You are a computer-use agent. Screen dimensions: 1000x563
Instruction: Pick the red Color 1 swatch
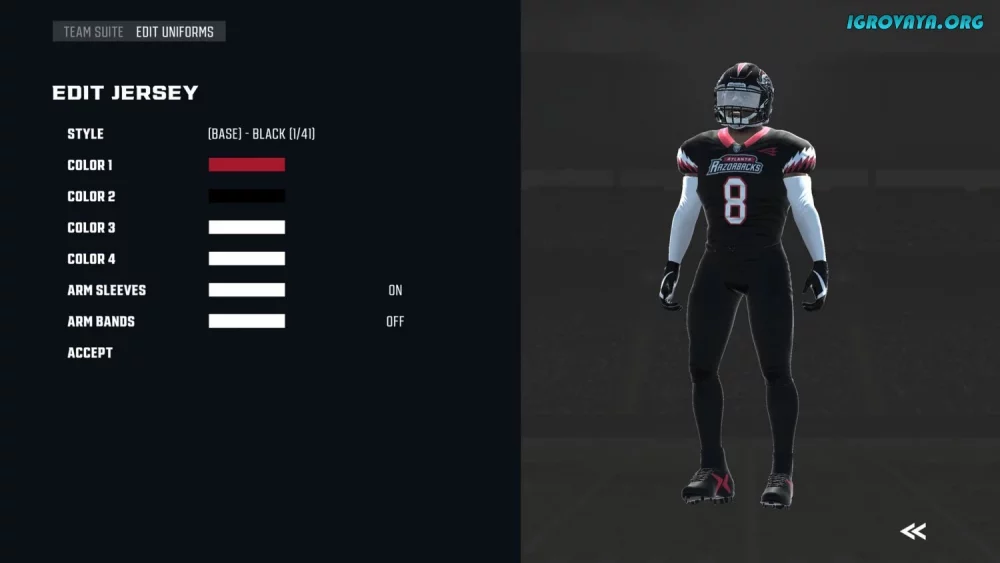[247, 165]
